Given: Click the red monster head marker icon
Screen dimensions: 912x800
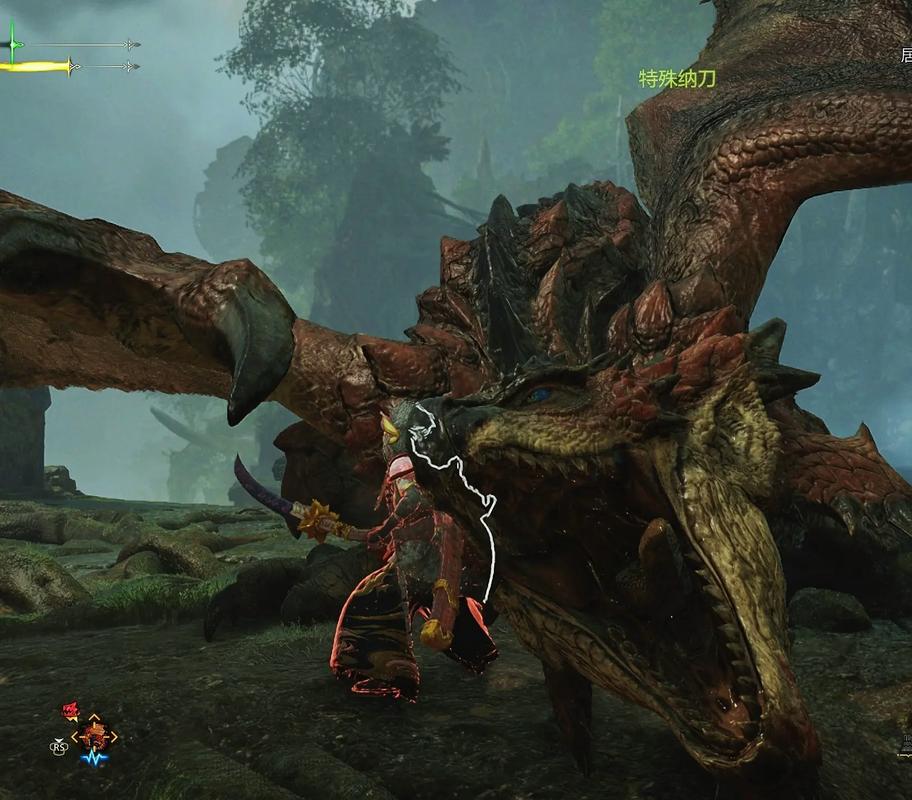Looking at the screenshot, I should tap(70, 711).
